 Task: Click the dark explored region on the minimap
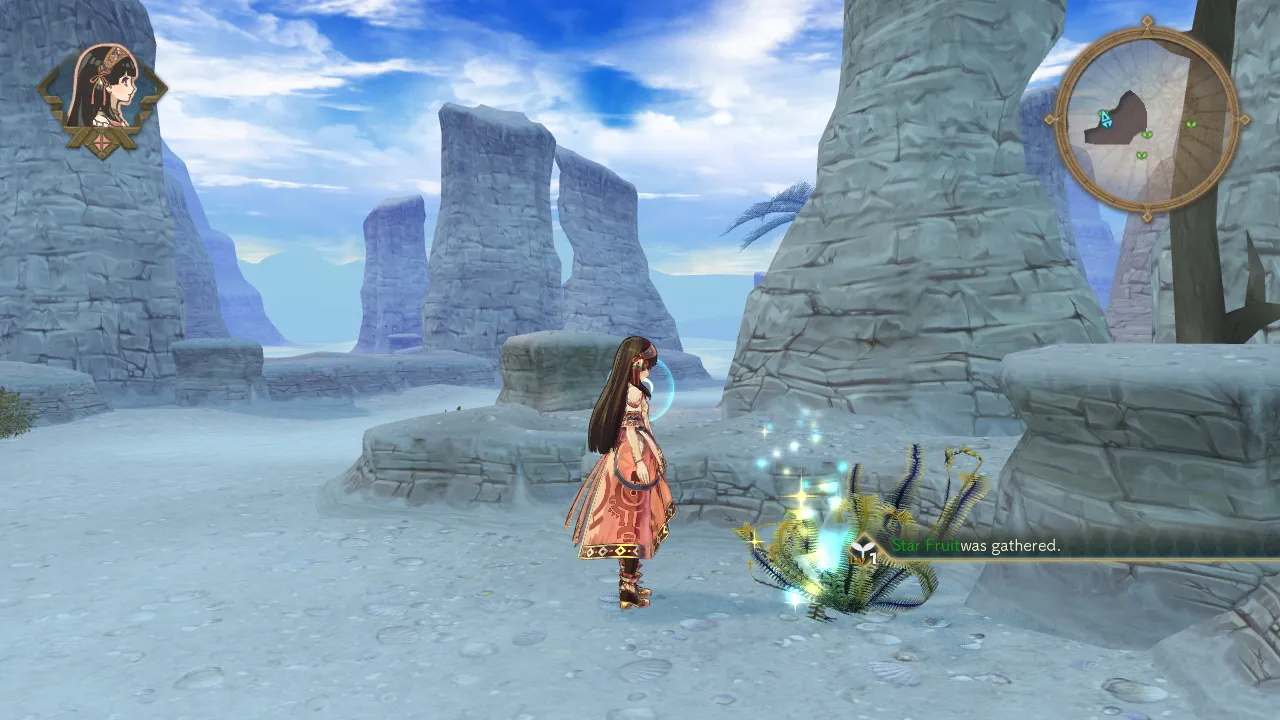pyautogui.click(x=1125, y=125)
